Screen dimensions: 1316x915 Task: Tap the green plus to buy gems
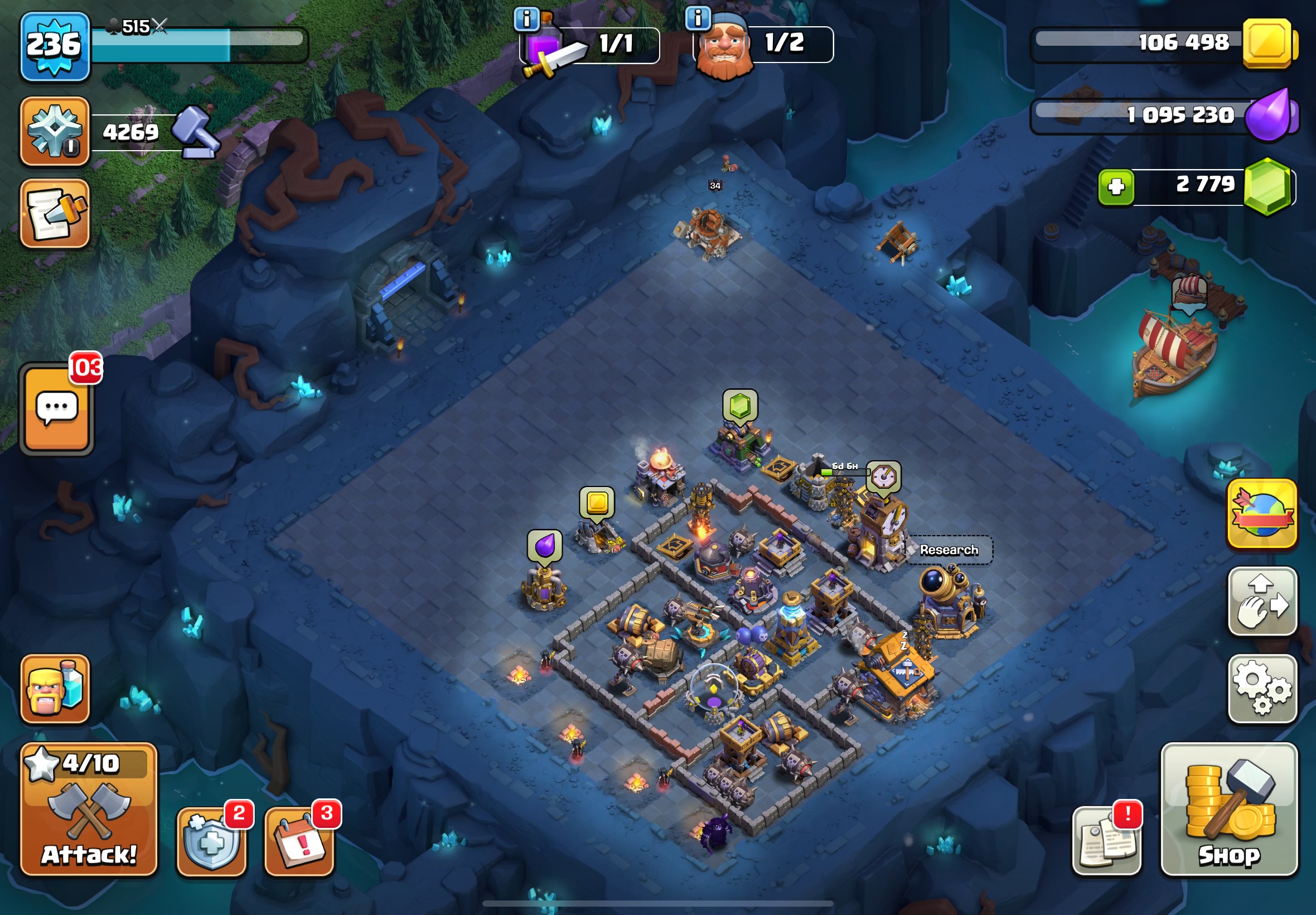click(x=1115, y=187)
